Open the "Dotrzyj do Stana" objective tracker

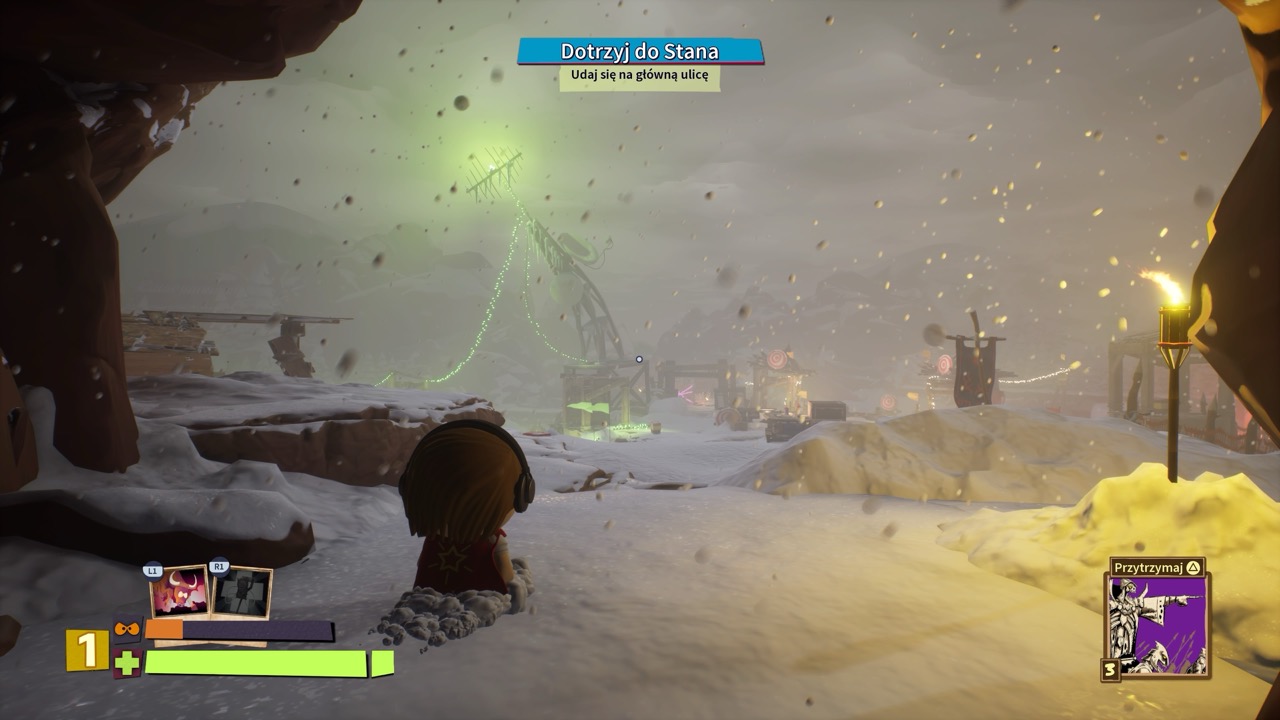coord(640,51)
